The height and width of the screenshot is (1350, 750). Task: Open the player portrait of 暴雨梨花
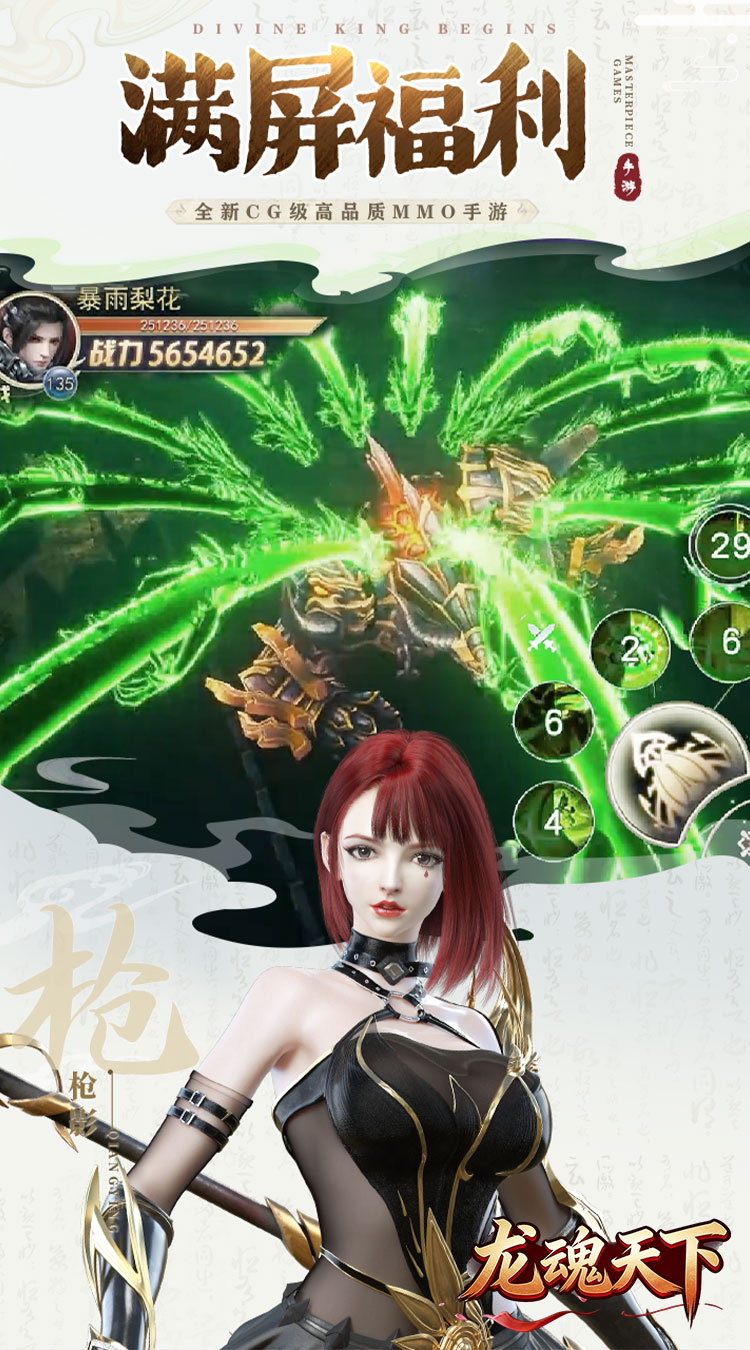pyautogui.click(x=38, y=335)
